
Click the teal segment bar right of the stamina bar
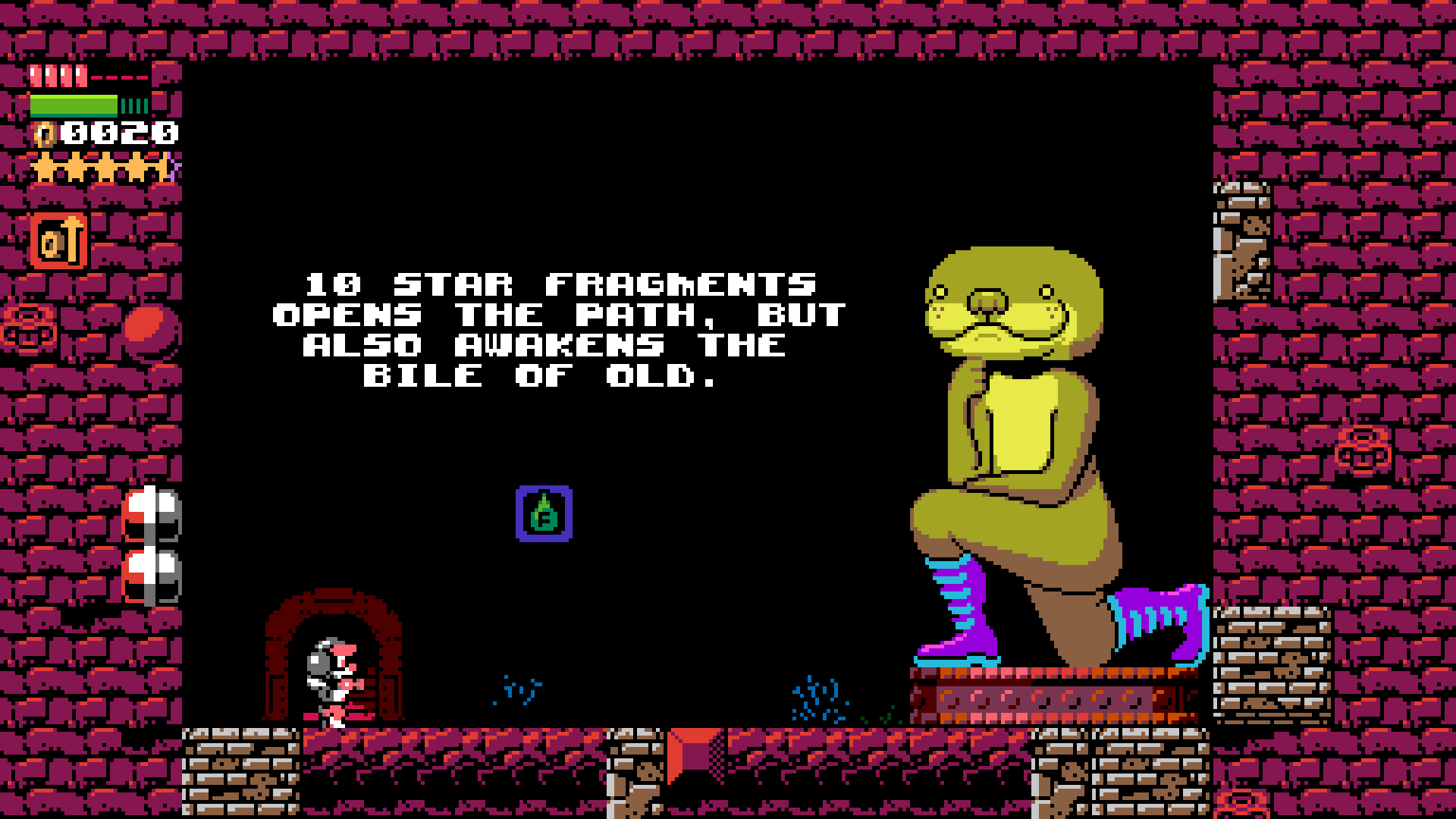click(x=133, y=106)
